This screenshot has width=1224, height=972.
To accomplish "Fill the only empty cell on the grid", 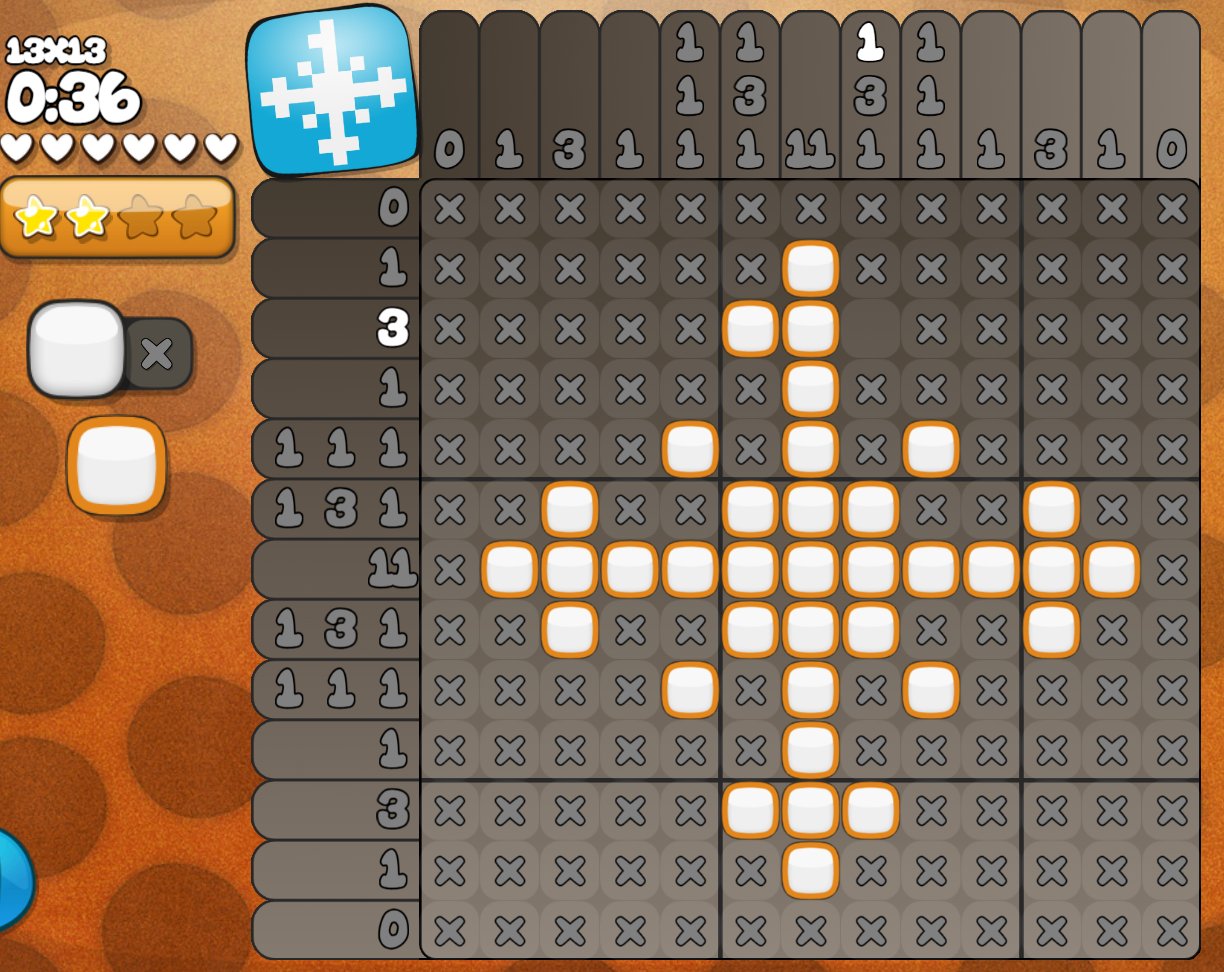I will coord(870,330).
